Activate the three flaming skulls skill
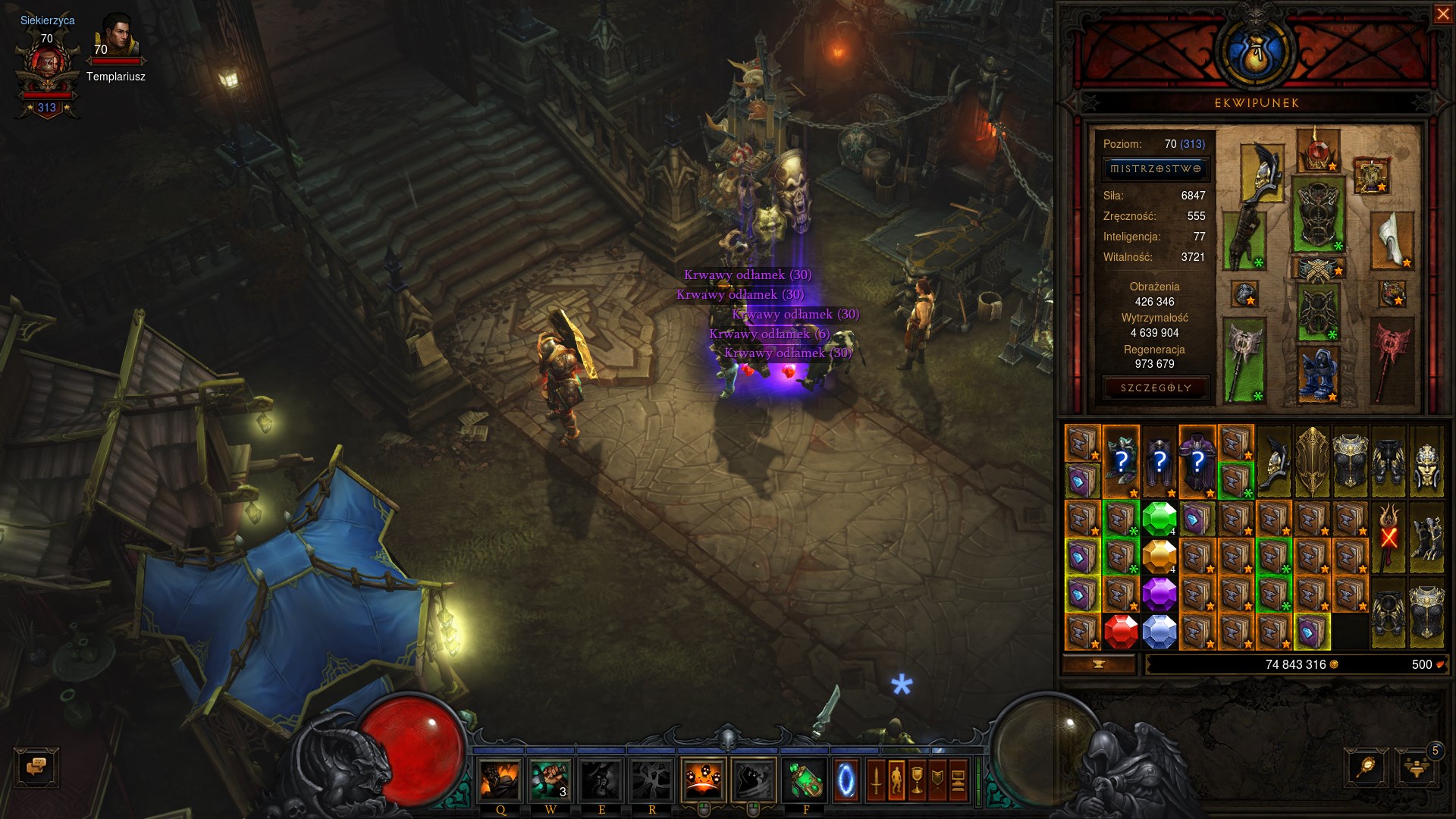1456x819 pixels. click(703, 780)
